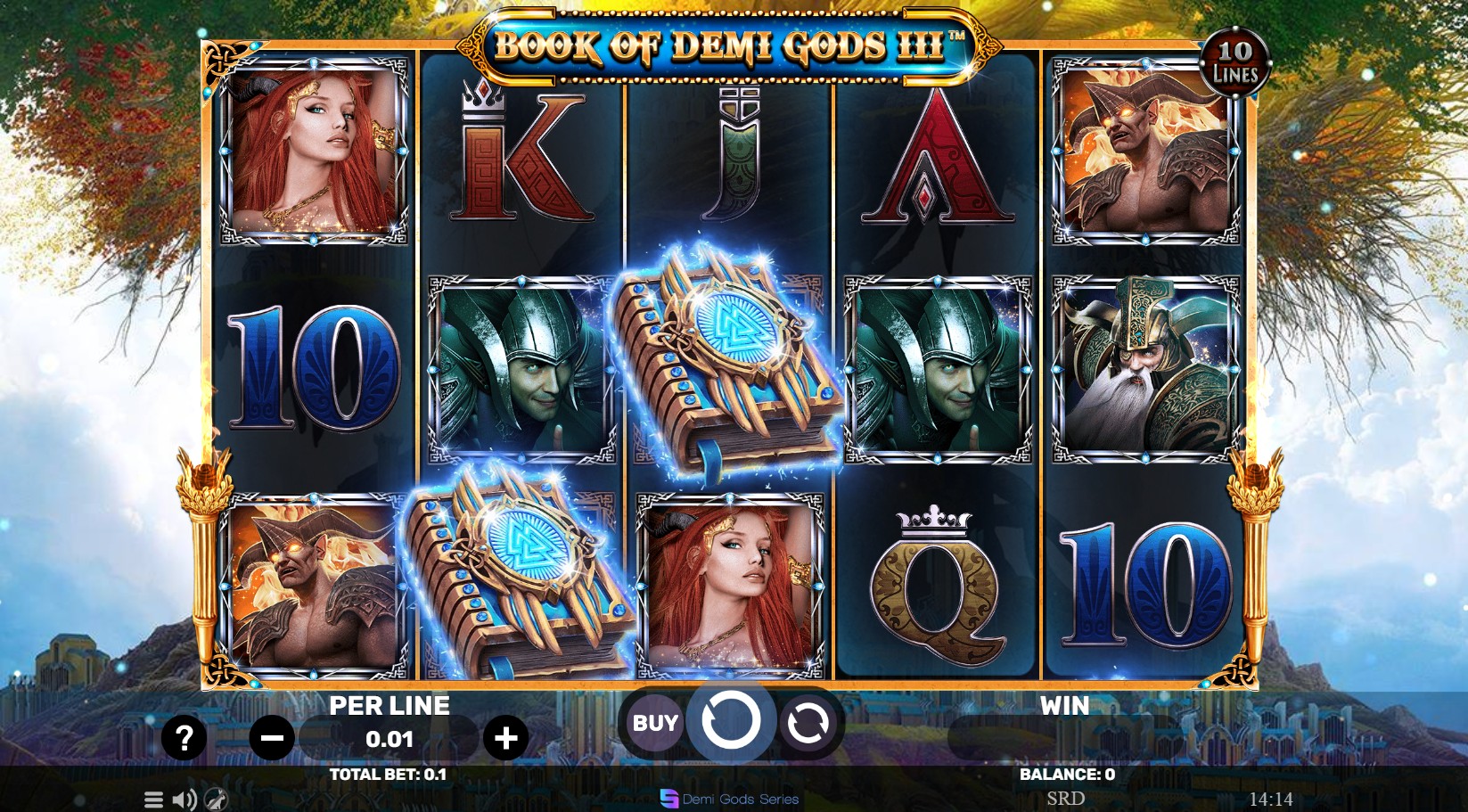
Task: Increase bet per line with the plus button
Action: pyautogui.click(x=506, y=737)
